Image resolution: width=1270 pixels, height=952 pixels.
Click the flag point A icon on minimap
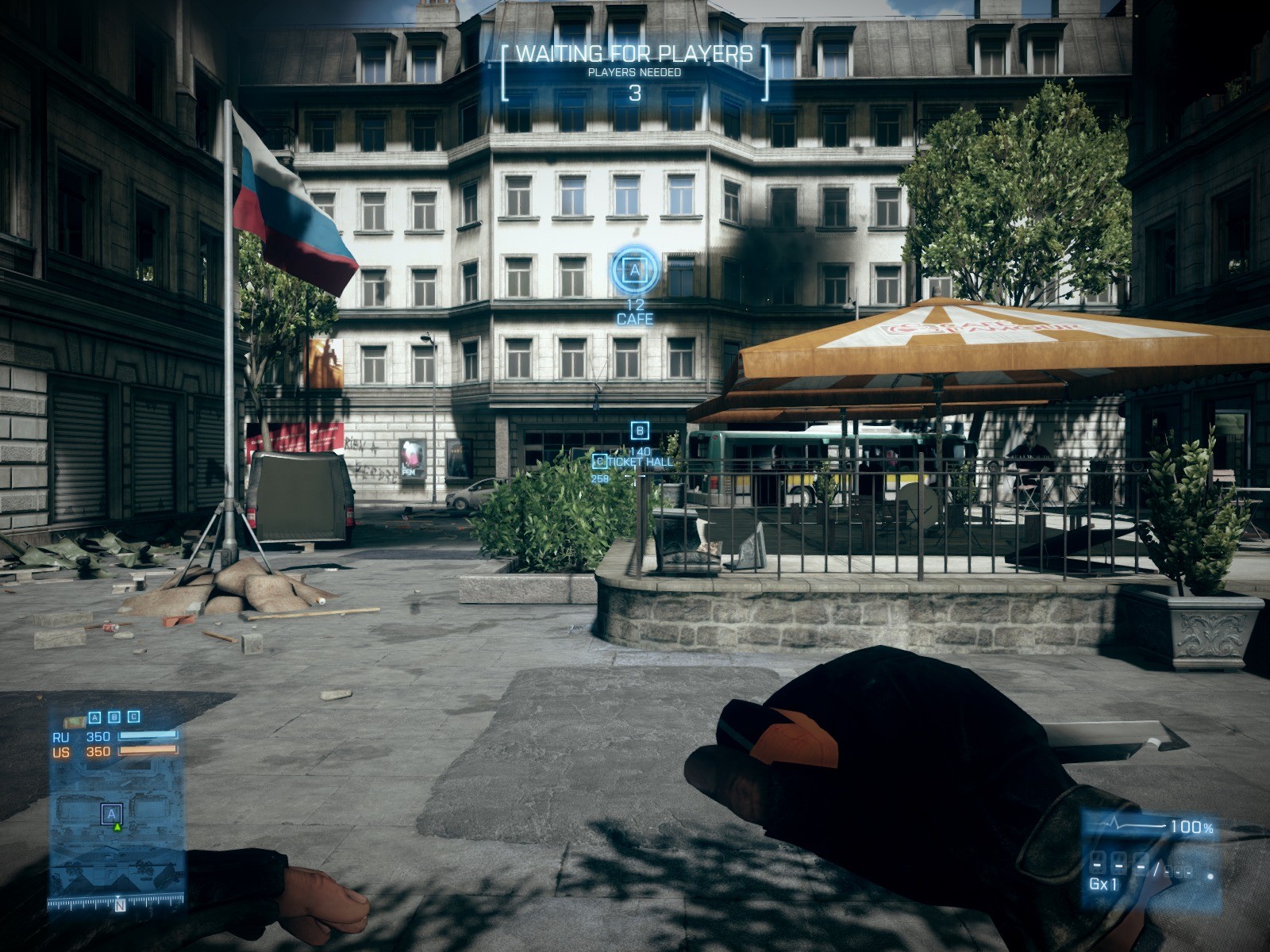click(112, 814)
